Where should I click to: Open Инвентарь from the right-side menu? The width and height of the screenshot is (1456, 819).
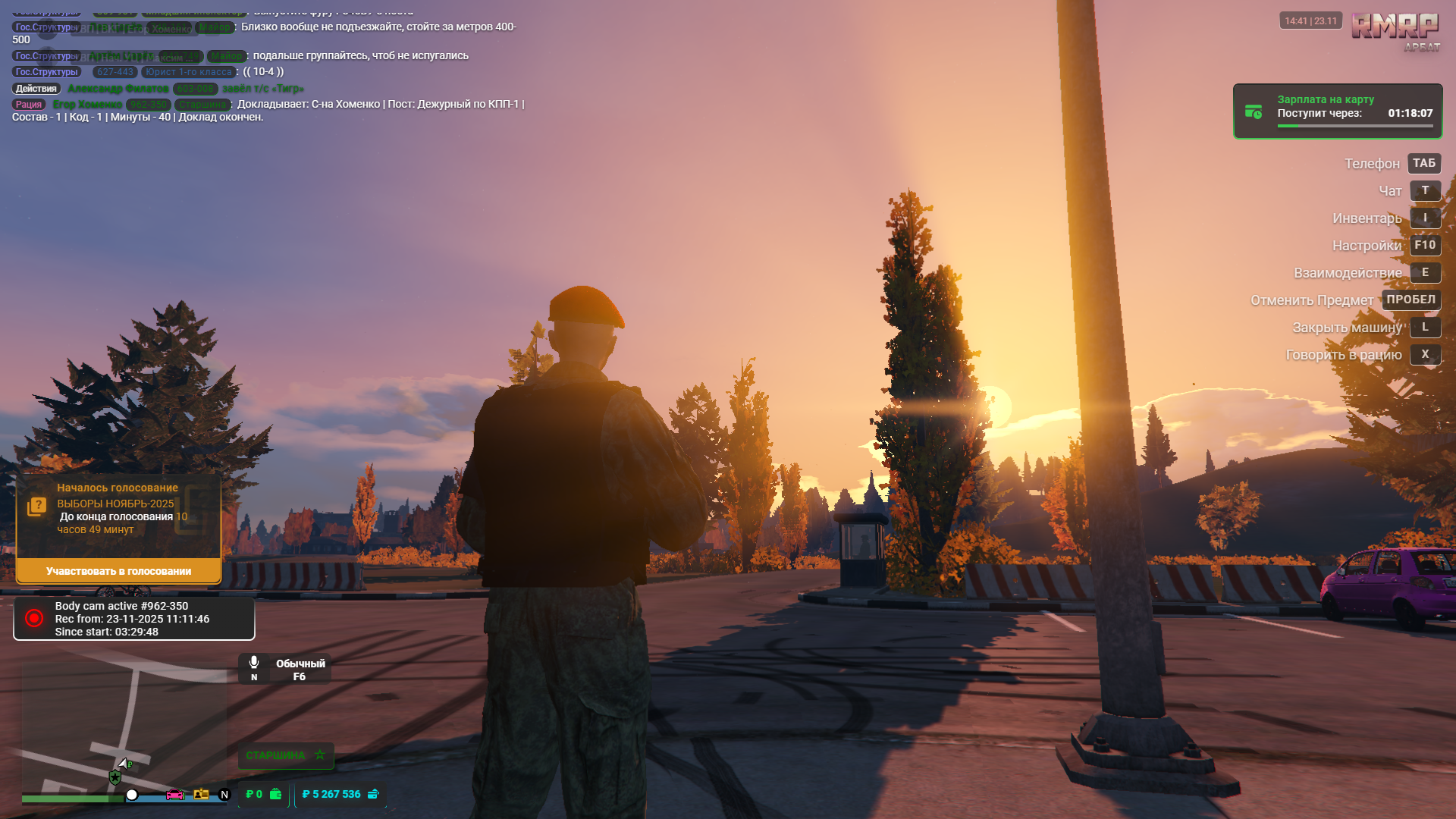(x=1367, y=218)
